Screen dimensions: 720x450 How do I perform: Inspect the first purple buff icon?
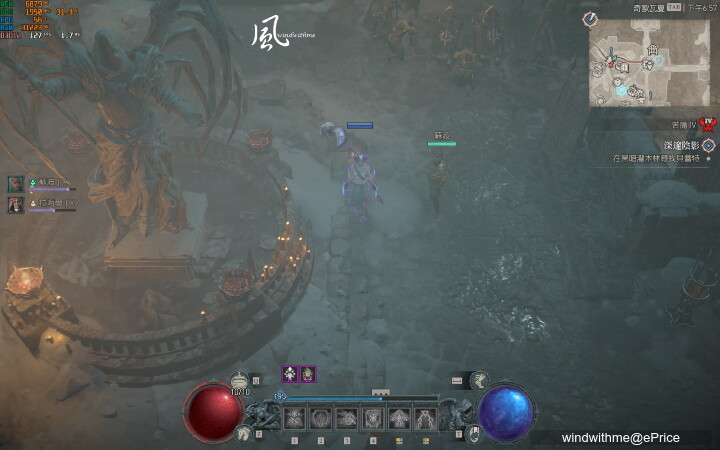290,374
